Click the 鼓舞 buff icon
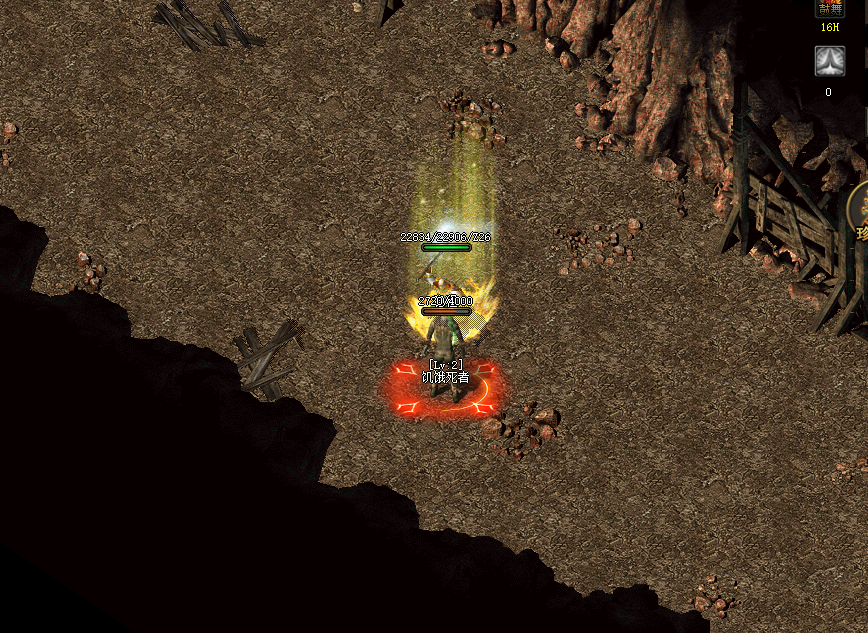The width and height of the screenshot is (868, 633). [830, 8]
